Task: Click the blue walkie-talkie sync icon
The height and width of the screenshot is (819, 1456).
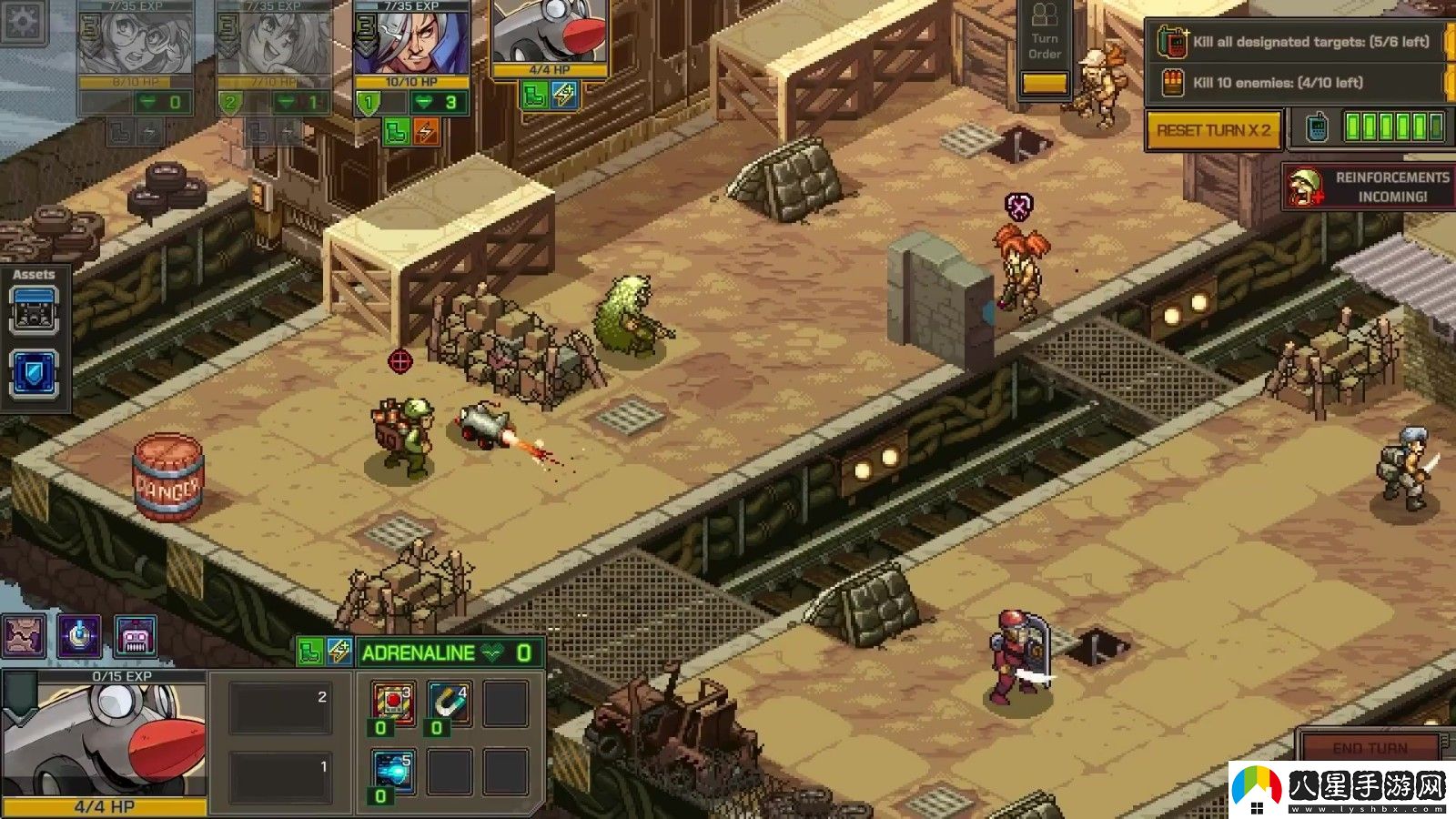Action: (1316, 128)
